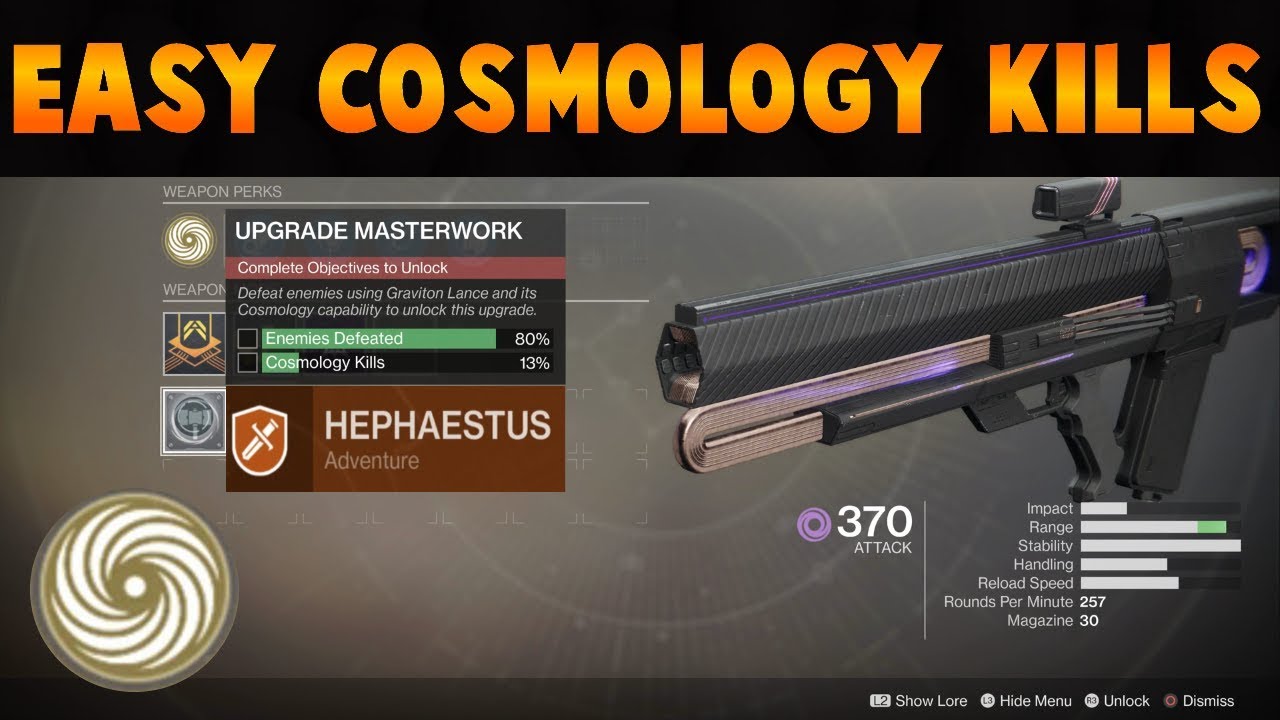The height and width of the screenshot is (720, 1280).
Task: Check the Enemies Defeated objective box
Action: click(x=246, y=339)
